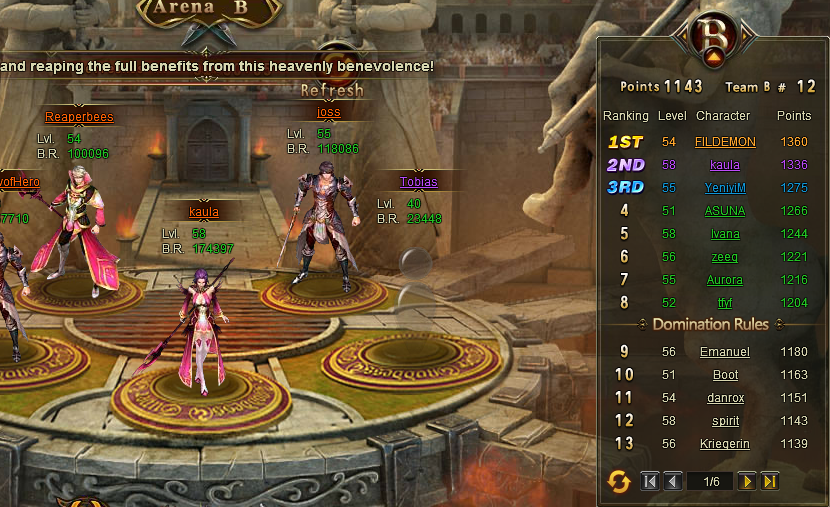This screenshot has height=507, width=830.
Task: Select danrox in the ranking list
Action: pos(725,398)
